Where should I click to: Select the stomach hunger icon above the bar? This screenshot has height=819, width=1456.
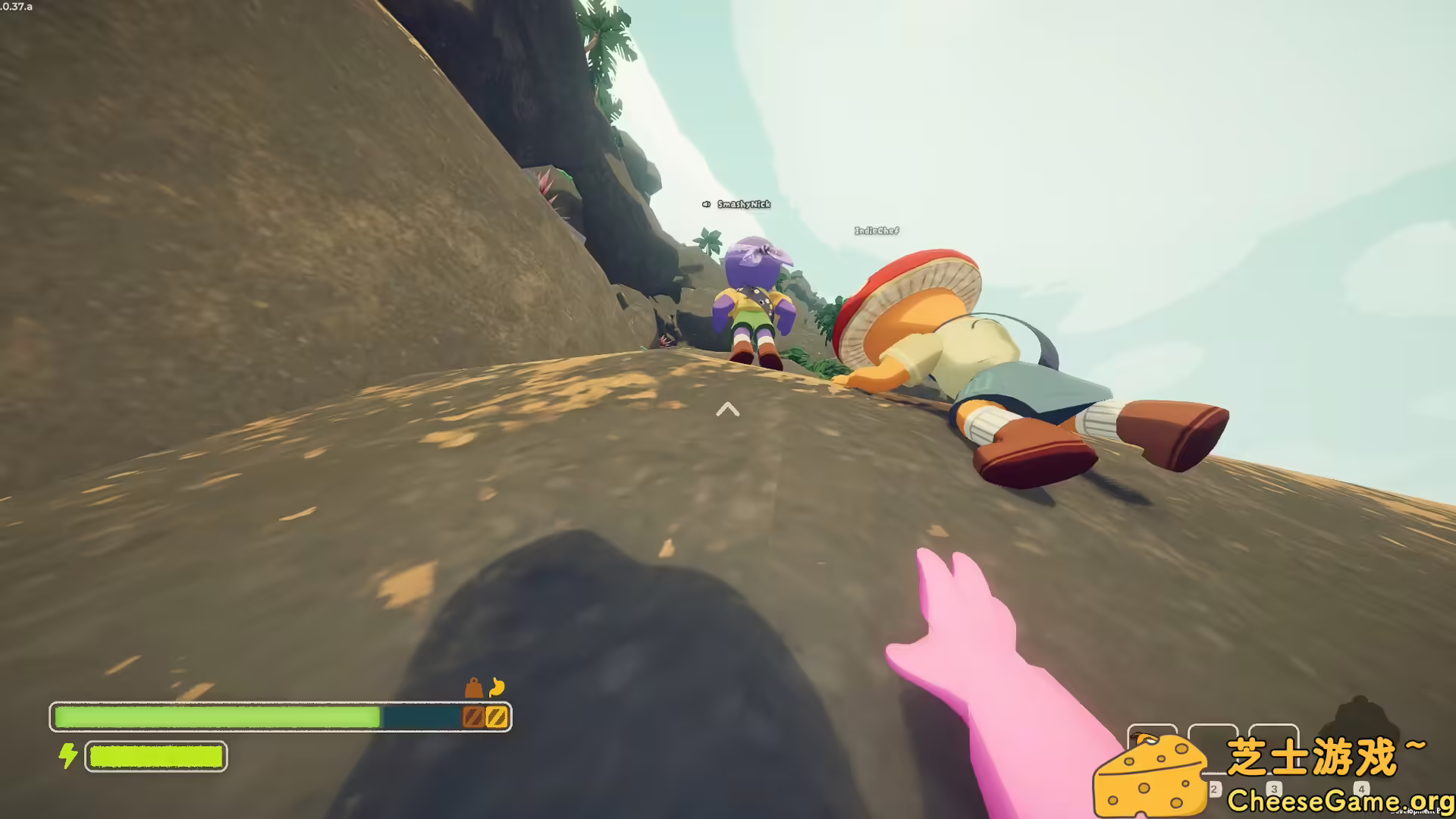pyautogui.click(x=497, y=688)
